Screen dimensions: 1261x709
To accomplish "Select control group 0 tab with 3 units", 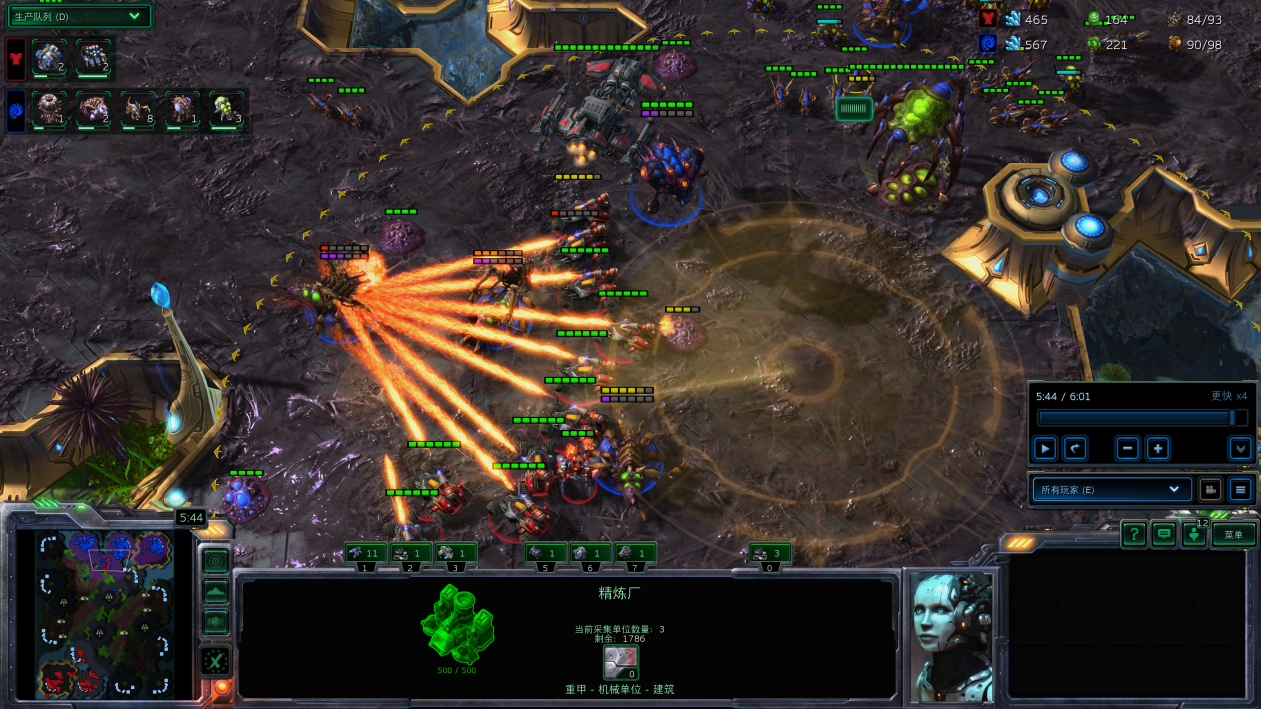I will click(x=770, y=553).
